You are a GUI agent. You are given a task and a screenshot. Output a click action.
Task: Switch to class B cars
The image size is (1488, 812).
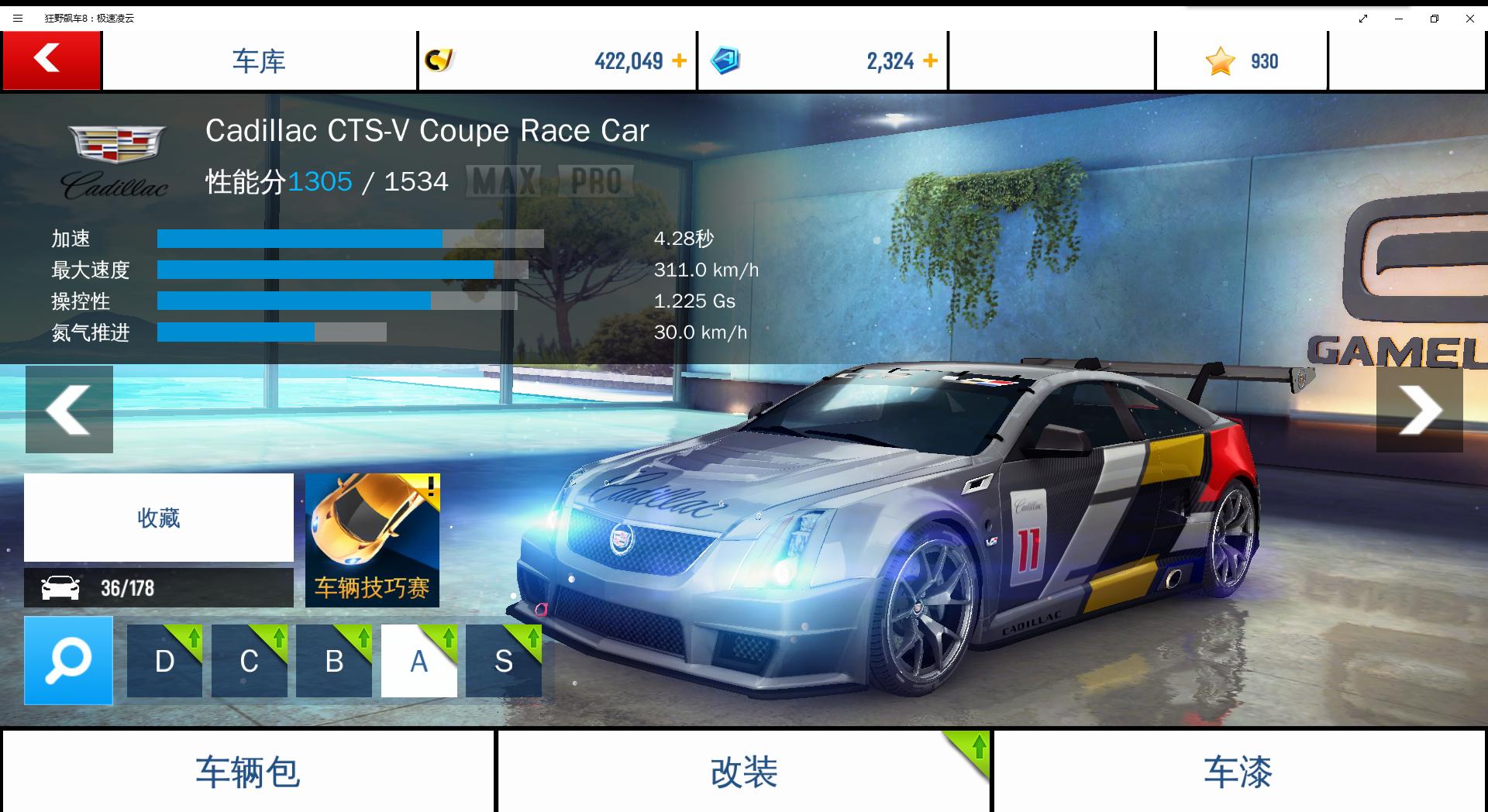(334, 661)
